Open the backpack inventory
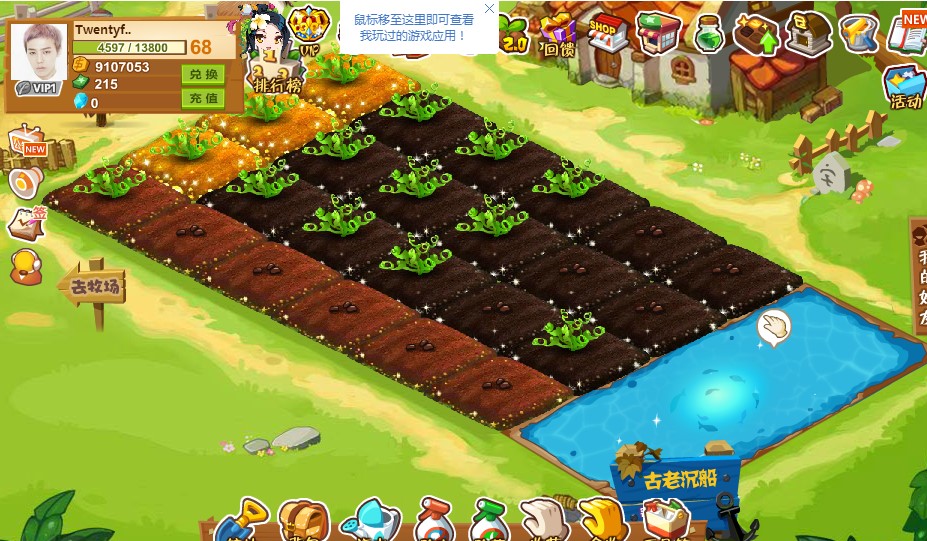927x541 pixels. (302, 521)
